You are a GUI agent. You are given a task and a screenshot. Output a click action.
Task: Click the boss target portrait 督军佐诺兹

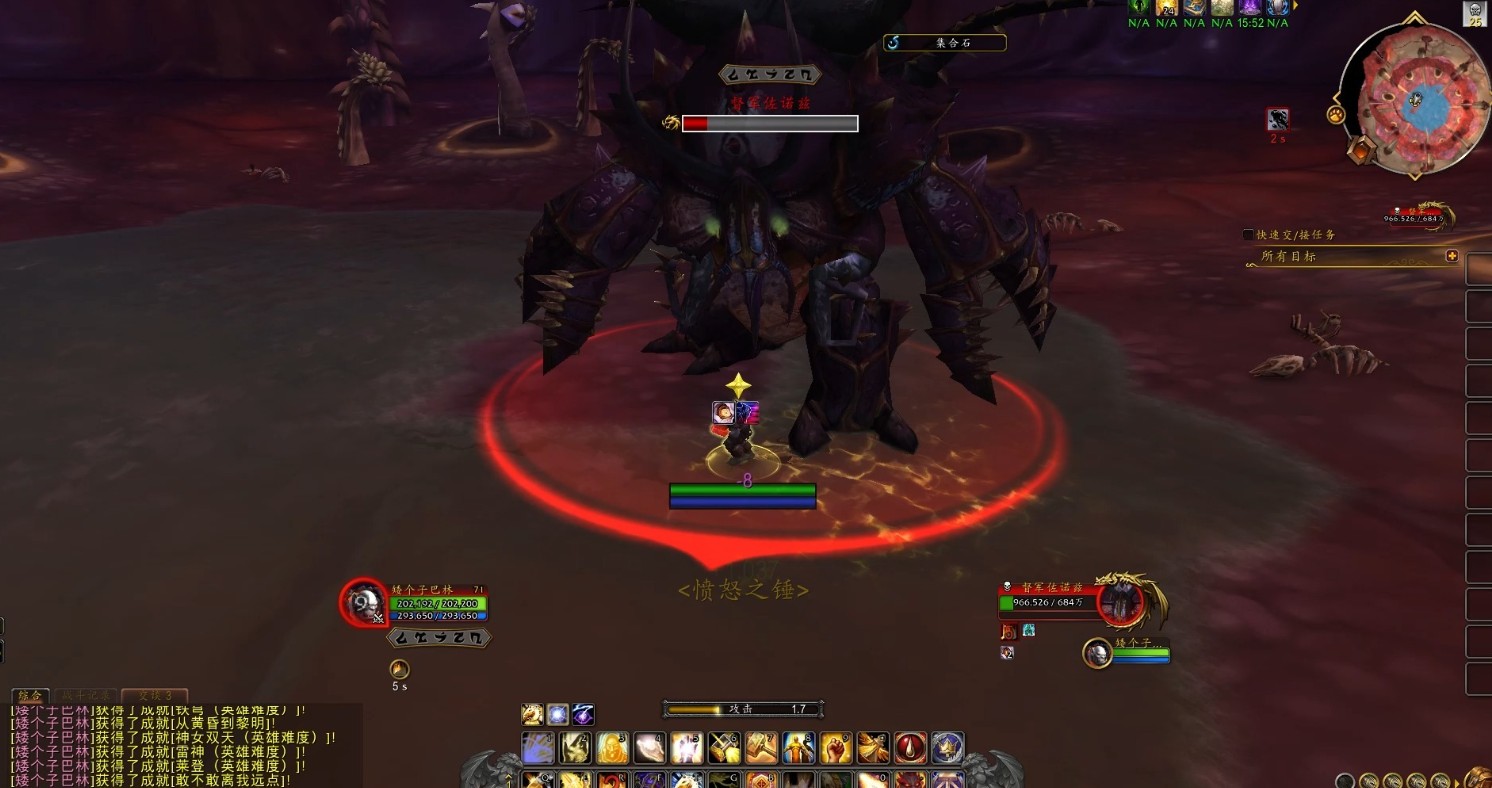click(1120, 602)
